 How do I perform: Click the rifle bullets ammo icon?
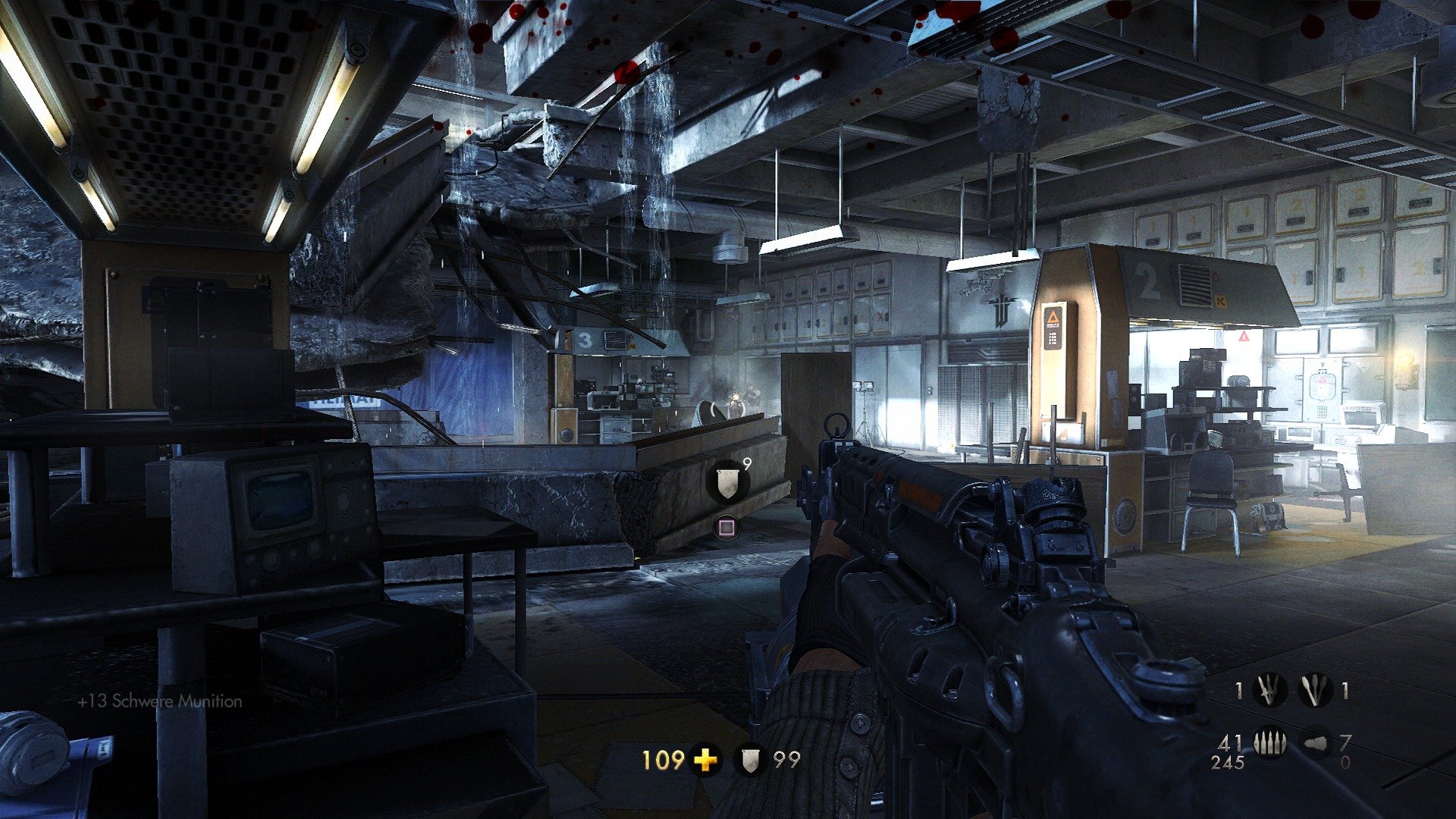tap(1269, 742)
